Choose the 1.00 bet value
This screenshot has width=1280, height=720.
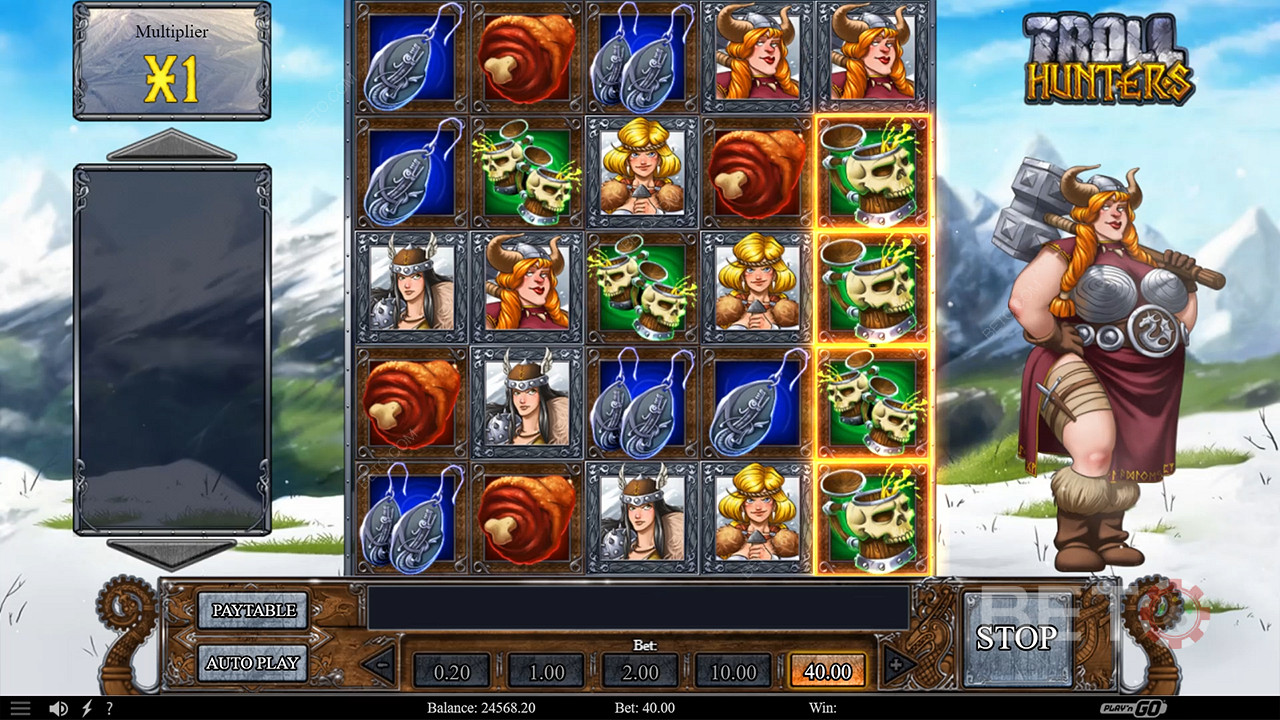[x=546, y=671]
